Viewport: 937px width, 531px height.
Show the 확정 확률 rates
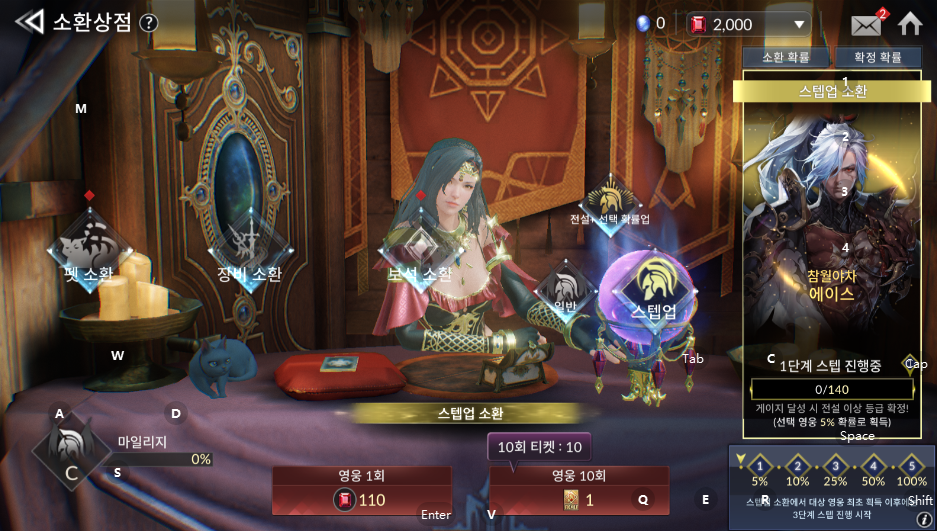(x=877, y=58)
